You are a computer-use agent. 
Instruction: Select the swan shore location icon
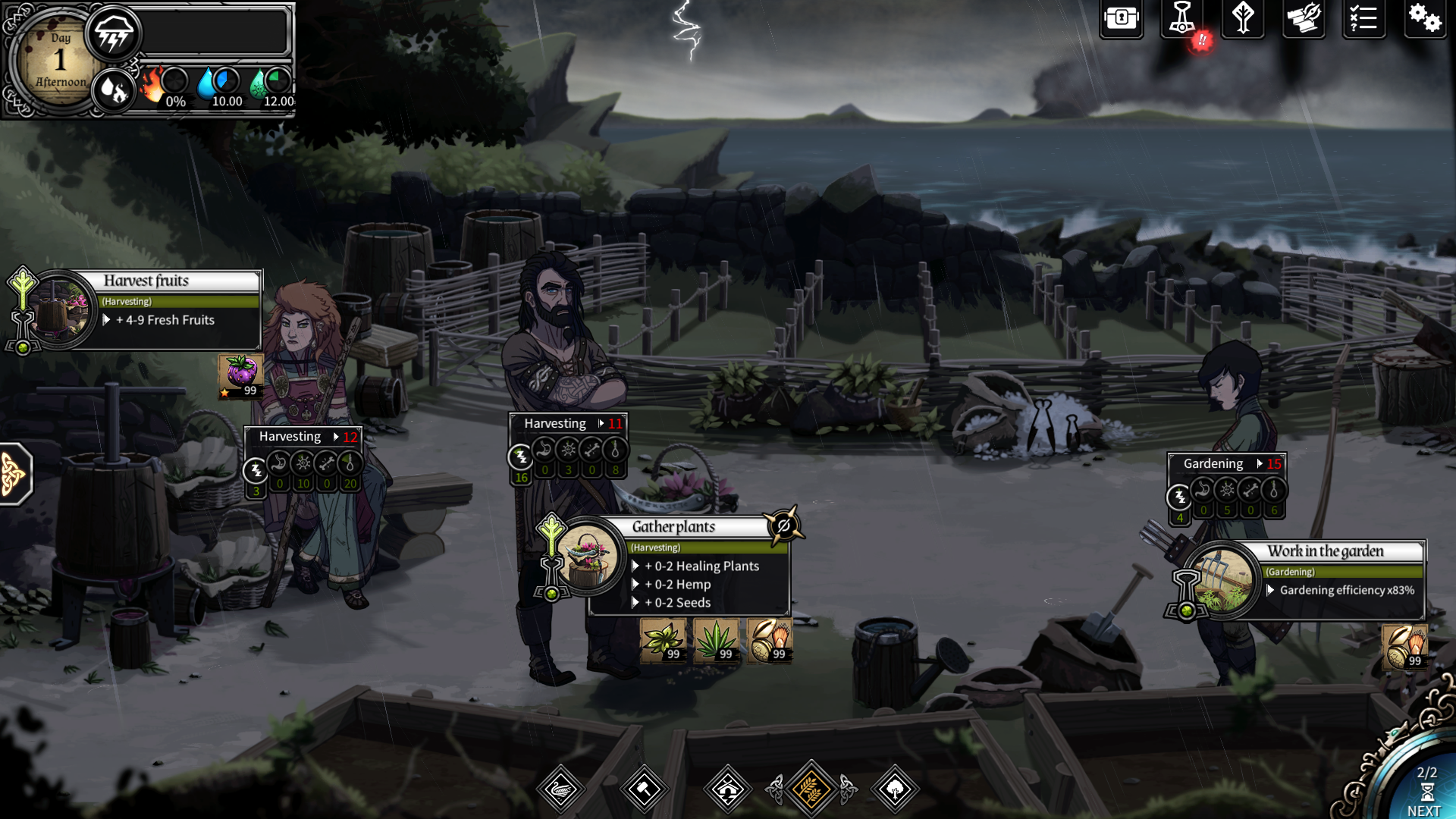click(x=562, y=788)
